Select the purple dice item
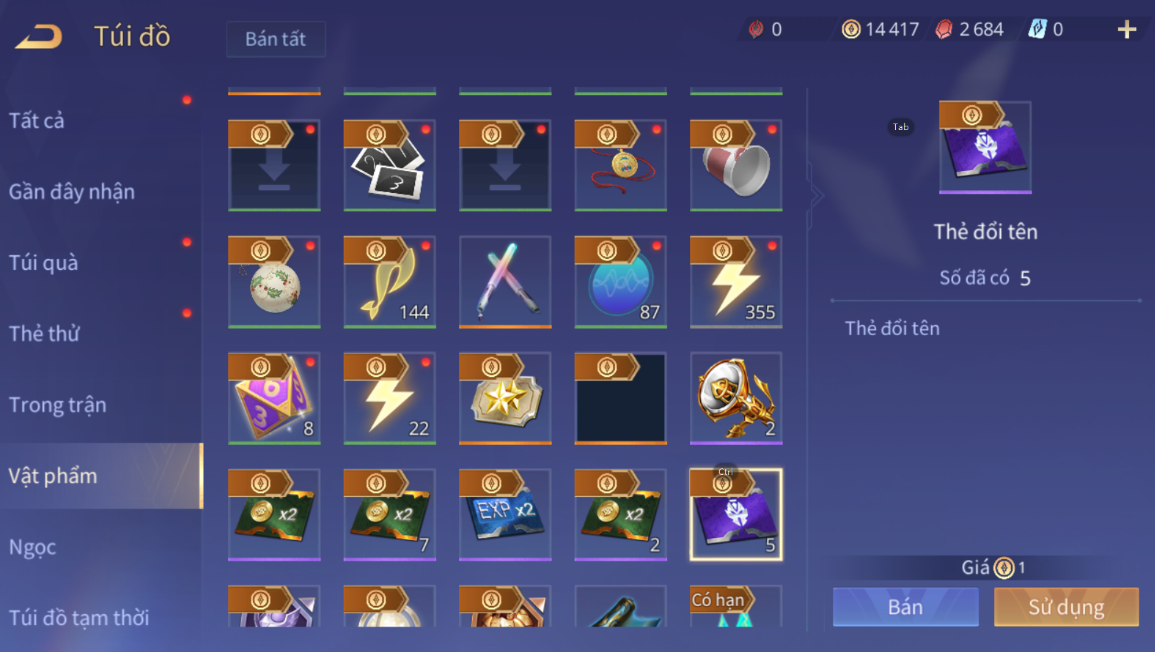The width and height of the screenshot is (1155, 652). pyautogui.click(x=274, y=398)
